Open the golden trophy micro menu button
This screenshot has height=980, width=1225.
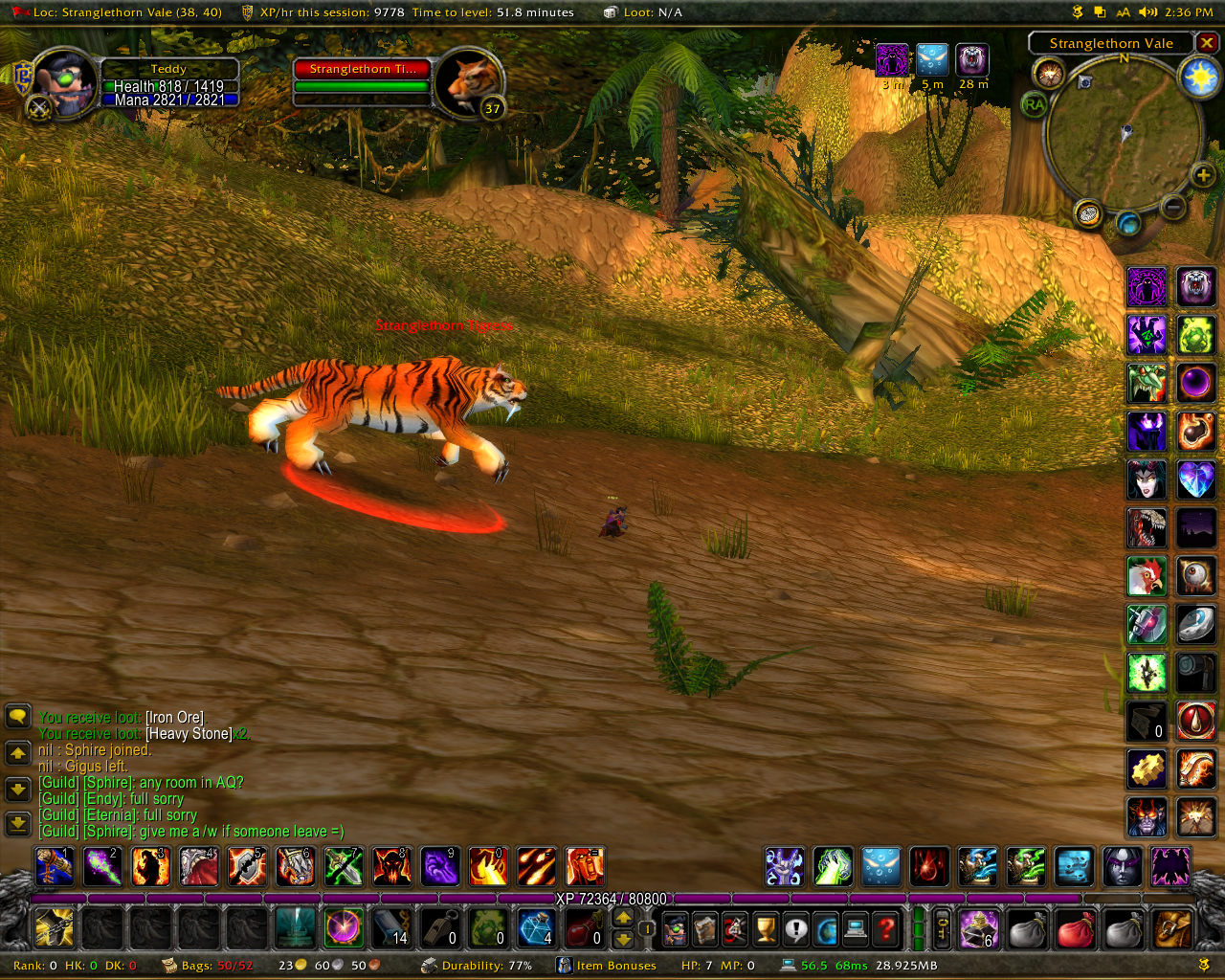click(765, 927)
